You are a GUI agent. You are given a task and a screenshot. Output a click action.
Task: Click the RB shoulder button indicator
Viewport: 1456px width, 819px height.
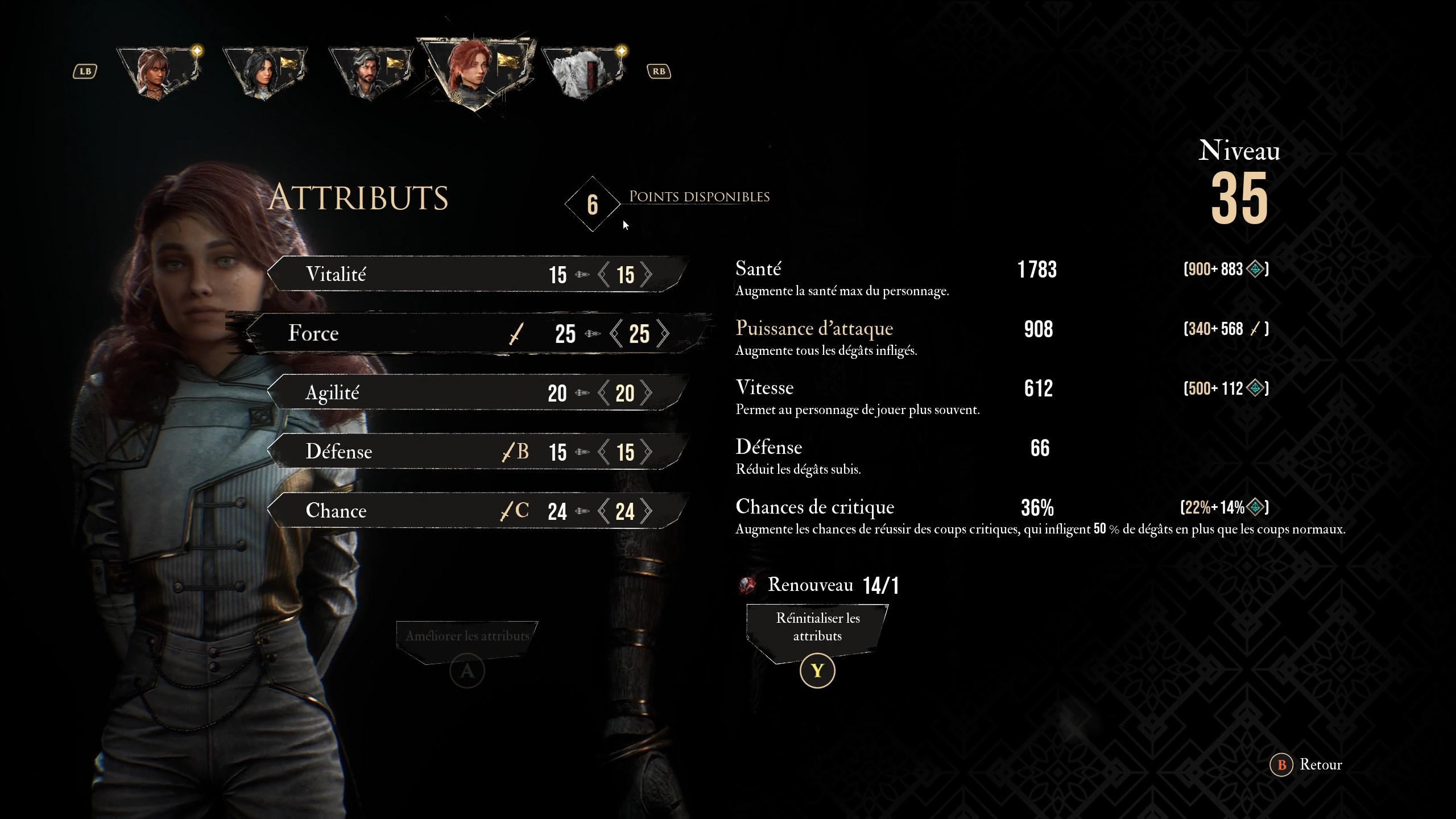click(x=659, y=71)
